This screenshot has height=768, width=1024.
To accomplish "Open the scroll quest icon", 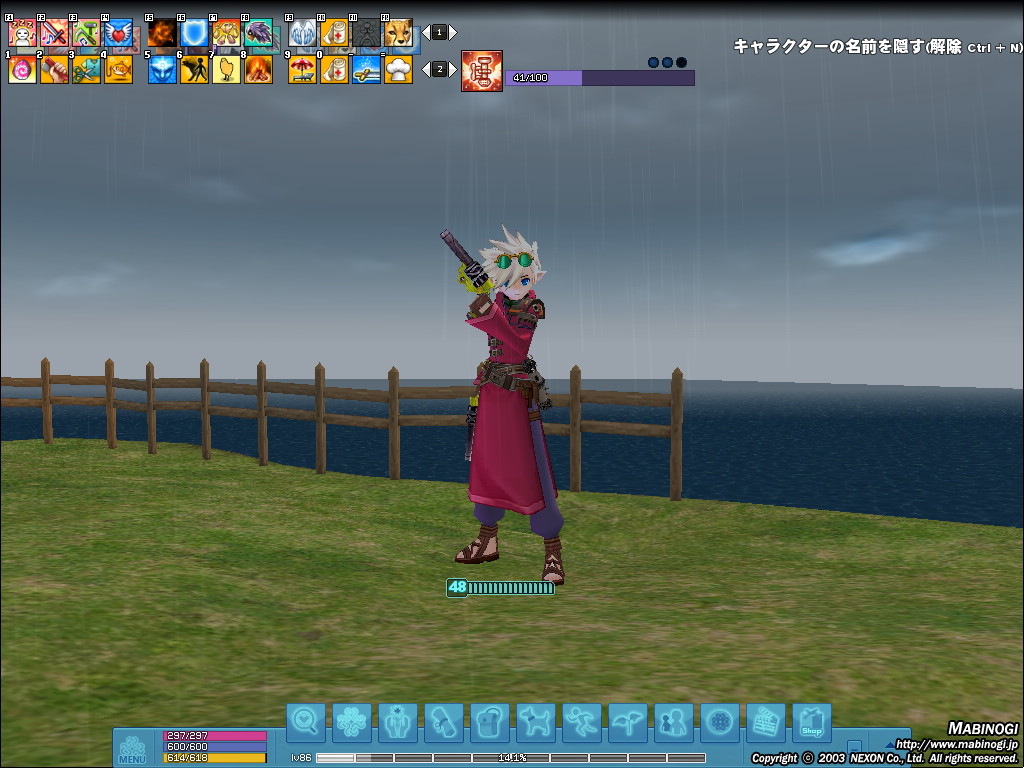I will coord(443,722).
